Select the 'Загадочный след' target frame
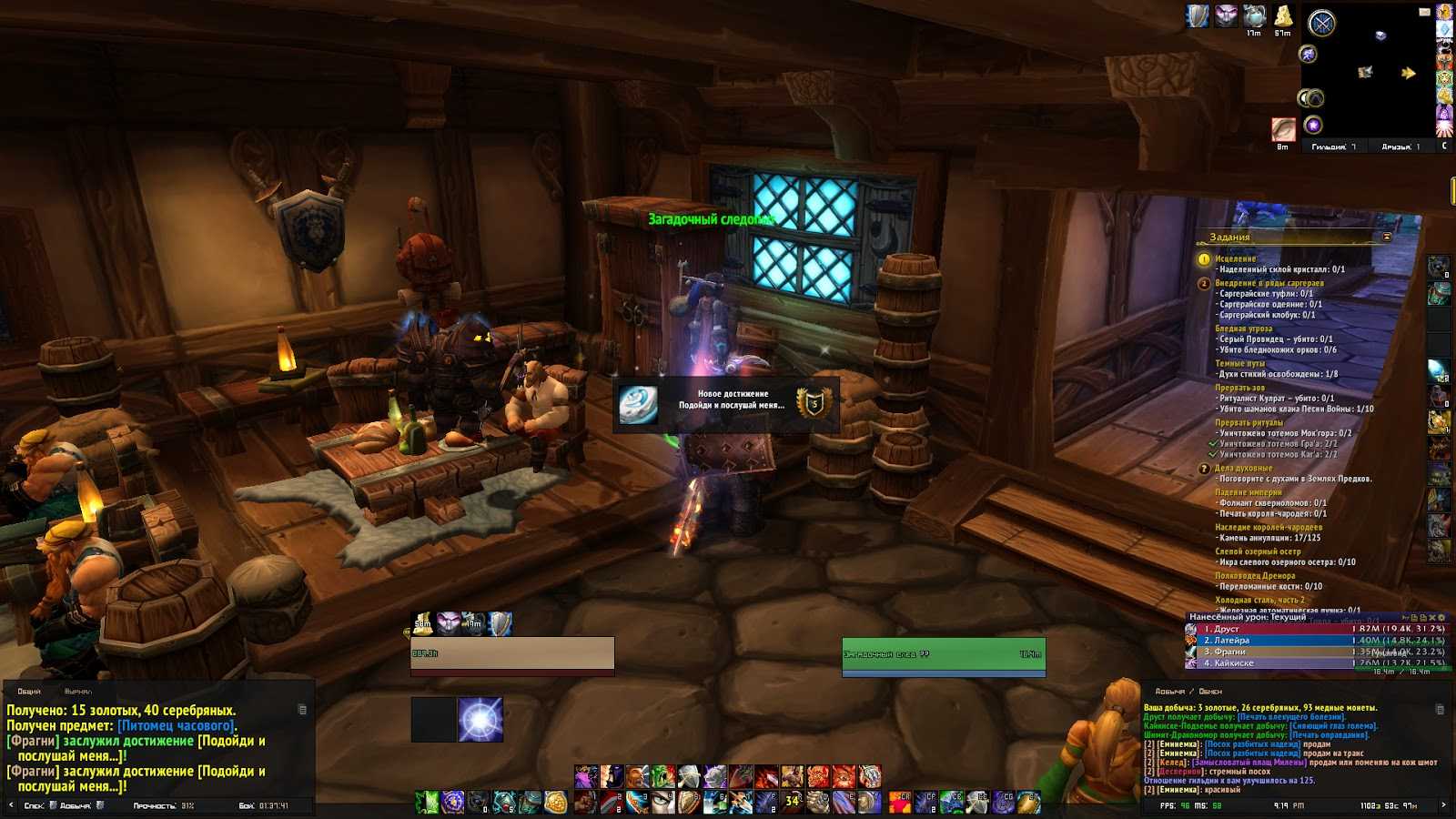This screenshot has width=1456, height=819. pos(943,655)
